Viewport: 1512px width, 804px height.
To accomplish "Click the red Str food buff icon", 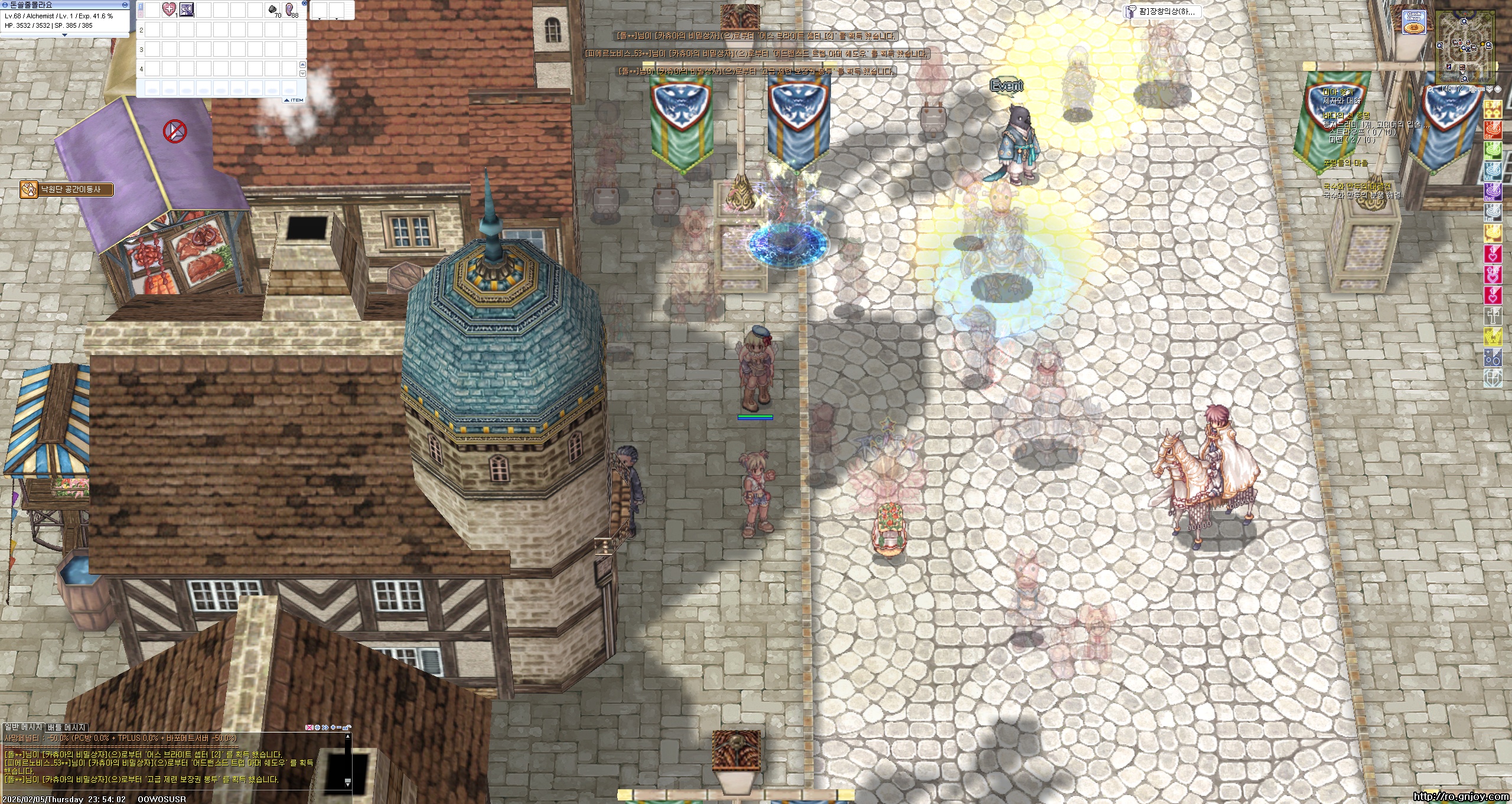I will (1493, 130).
